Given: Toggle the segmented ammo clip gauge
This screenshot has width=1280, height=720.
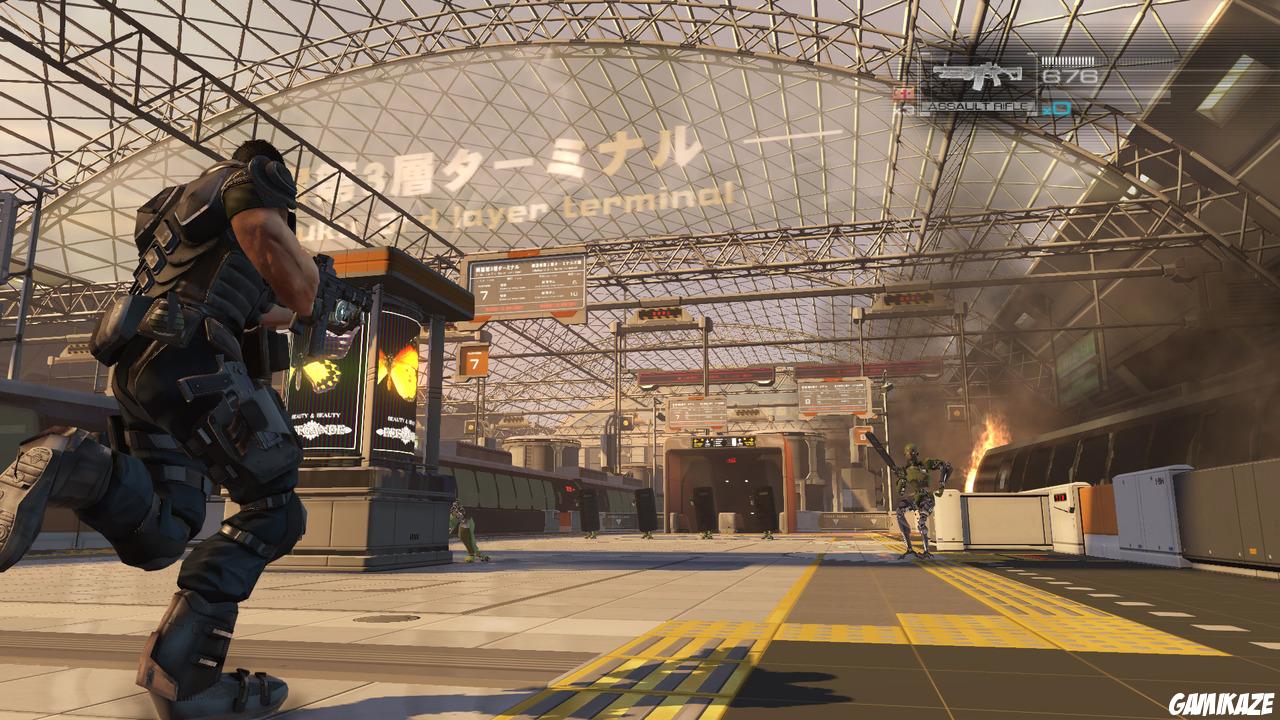Looking at the screenshot, I should 1066,59.
